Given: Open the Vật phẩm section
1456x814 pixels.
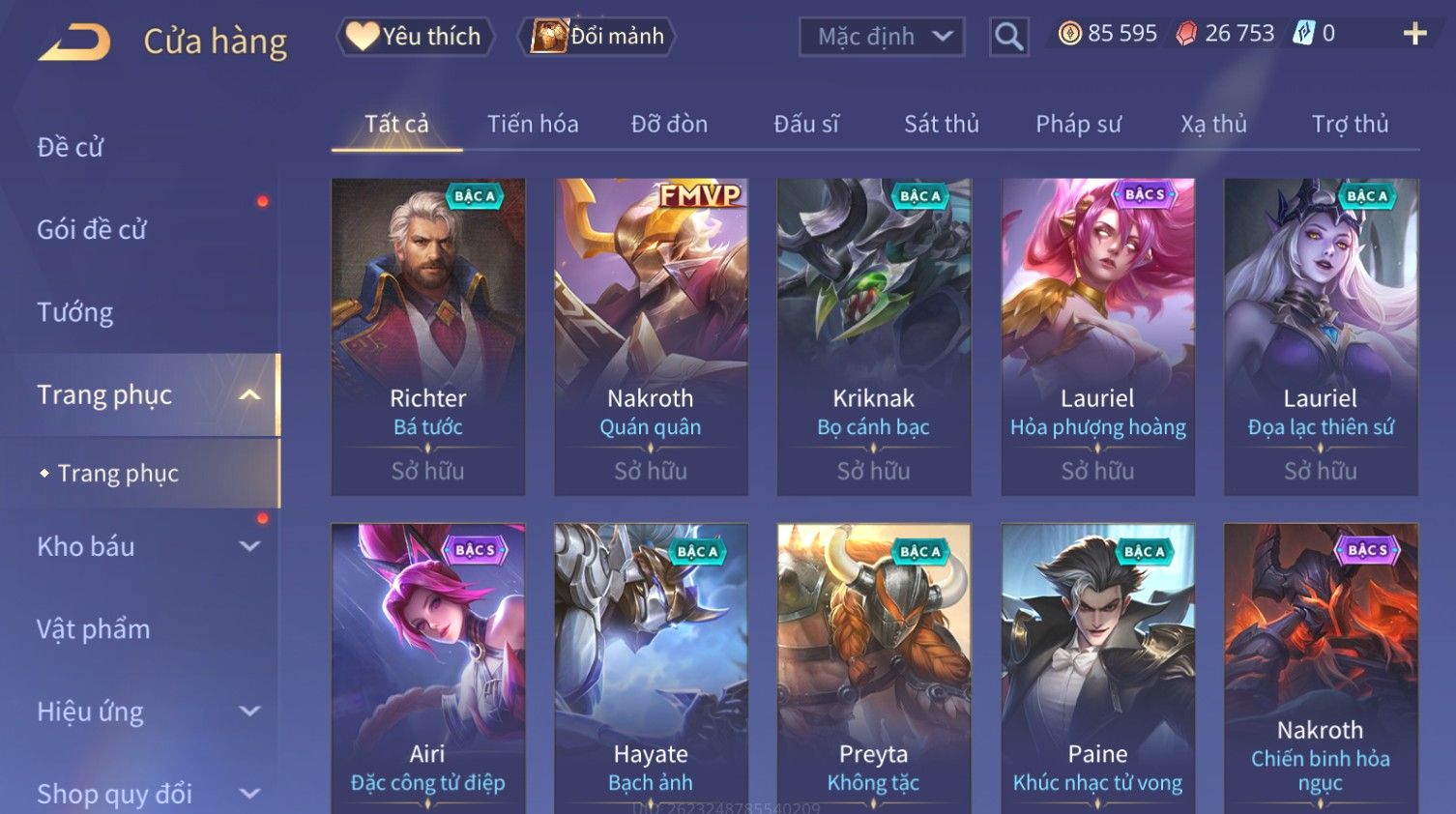Looking at the screenshot, I should click(x=94, y=629).
